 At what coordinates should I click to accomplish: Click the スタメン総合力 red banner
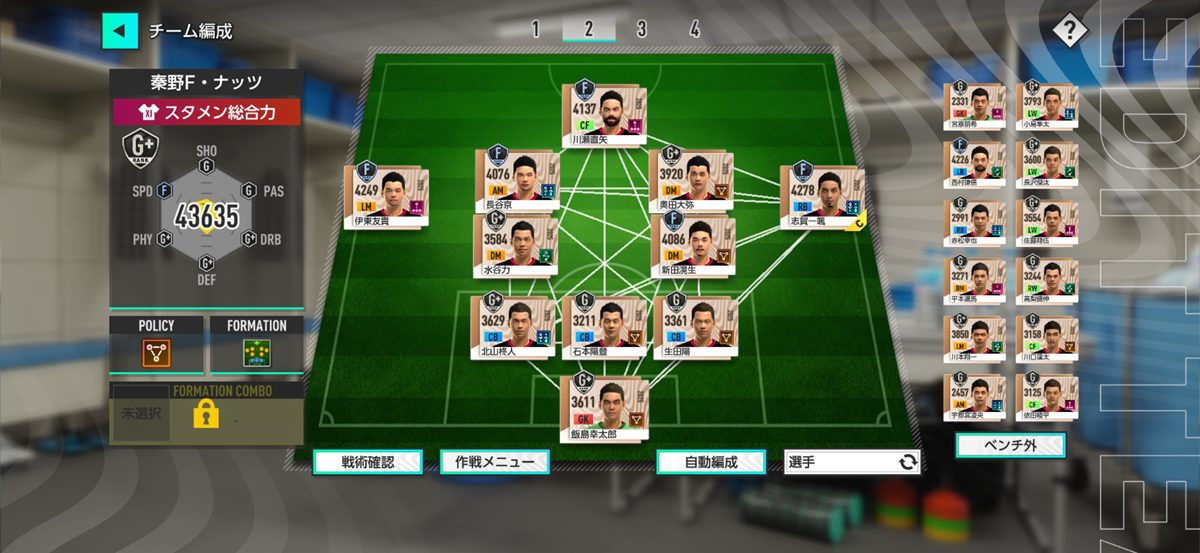tap(206, 112)
